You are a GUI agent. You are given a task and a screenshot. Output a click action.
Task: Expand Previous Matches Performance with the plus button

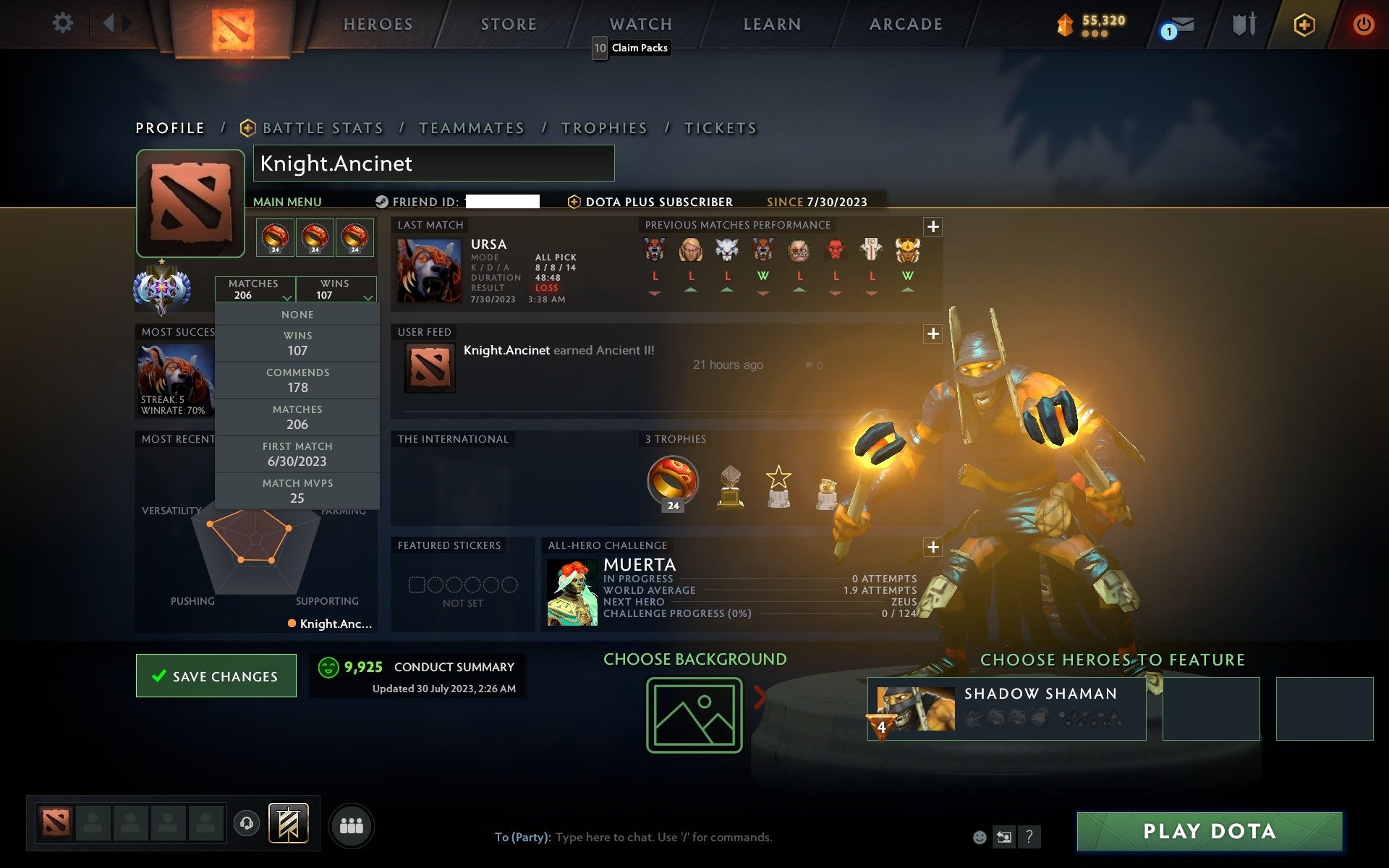pos(933,226)
